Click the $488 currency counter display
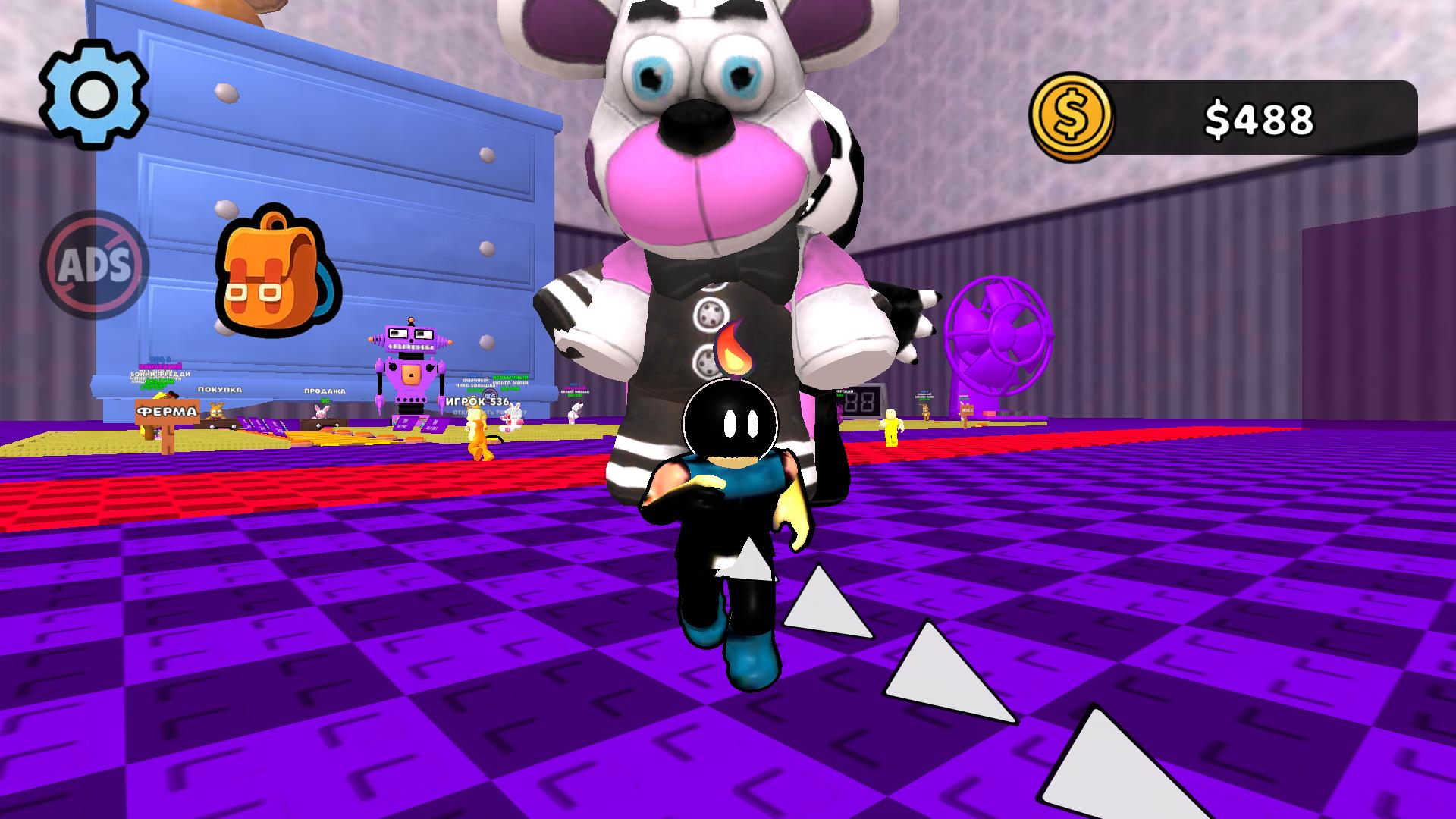Viewport: 1456px width, 819px height. point(1259,116)
